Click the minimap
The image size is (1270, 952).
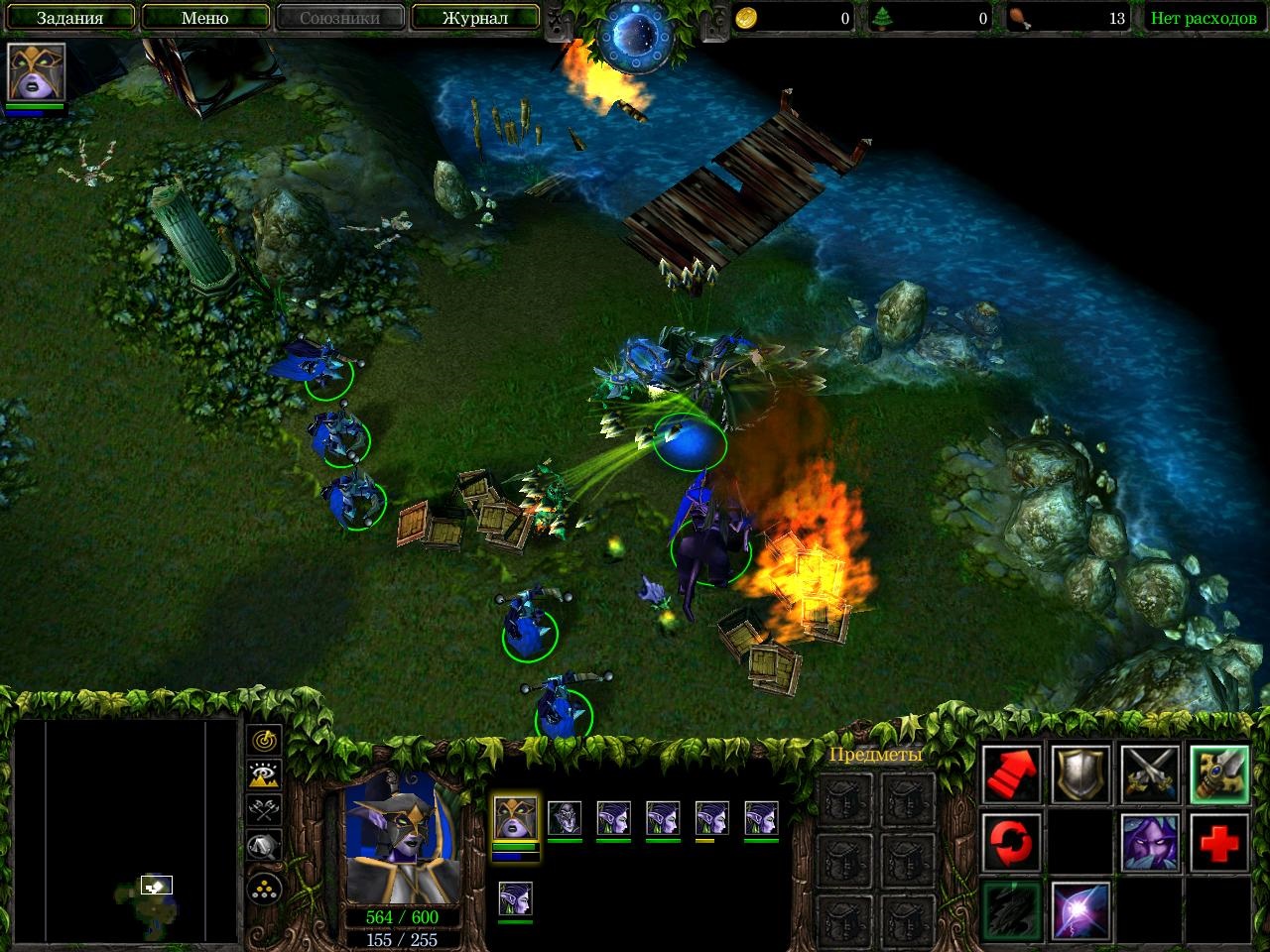[126, 833]
